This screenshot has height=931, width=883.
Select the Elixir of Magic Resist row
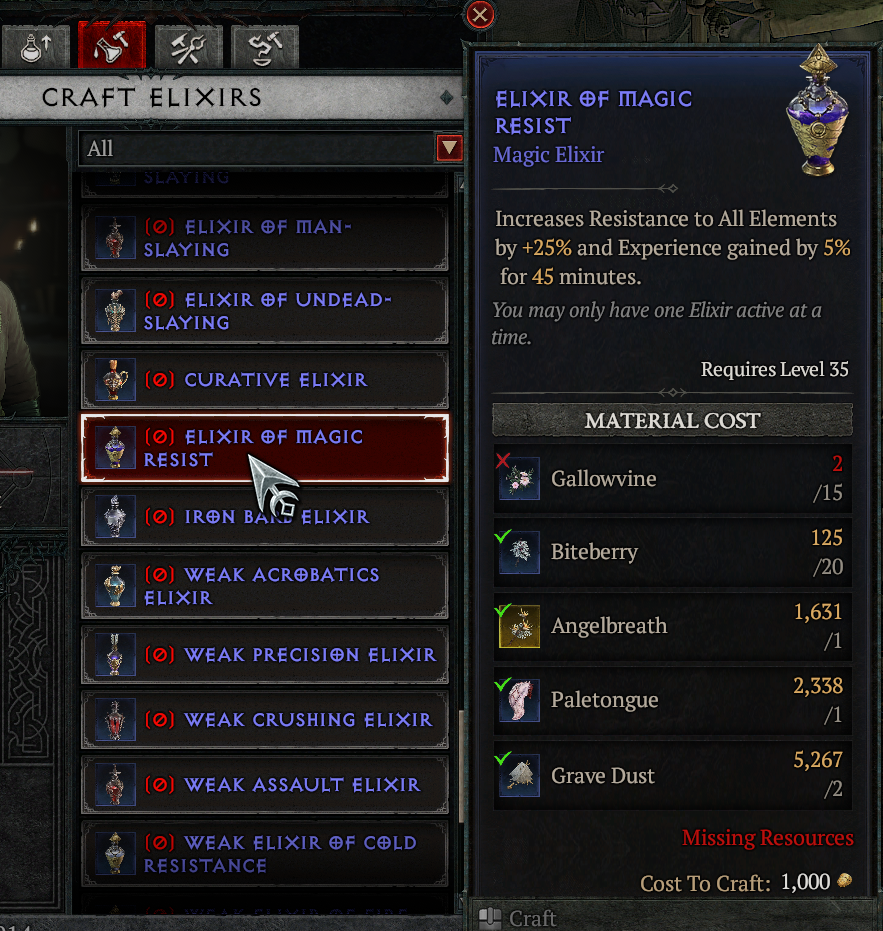264,448
